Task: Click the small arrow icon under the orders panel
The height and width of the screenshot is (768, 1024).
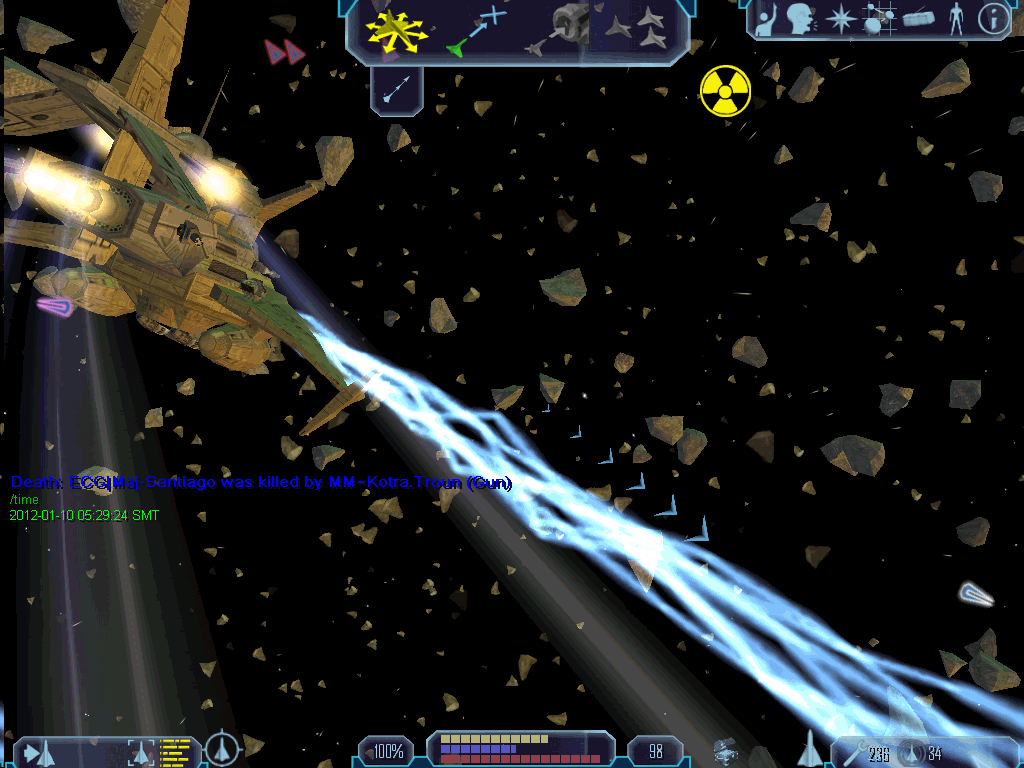Action: (x=398, y=91)
